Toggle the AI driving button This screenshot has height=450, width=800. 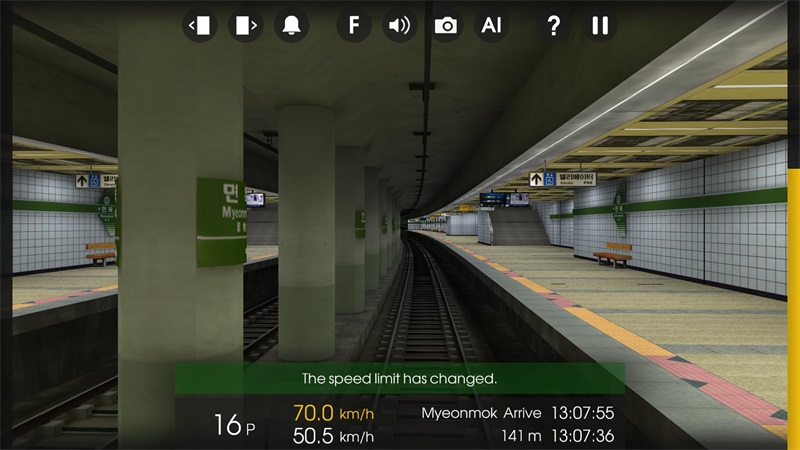click(x=491, y=25)
